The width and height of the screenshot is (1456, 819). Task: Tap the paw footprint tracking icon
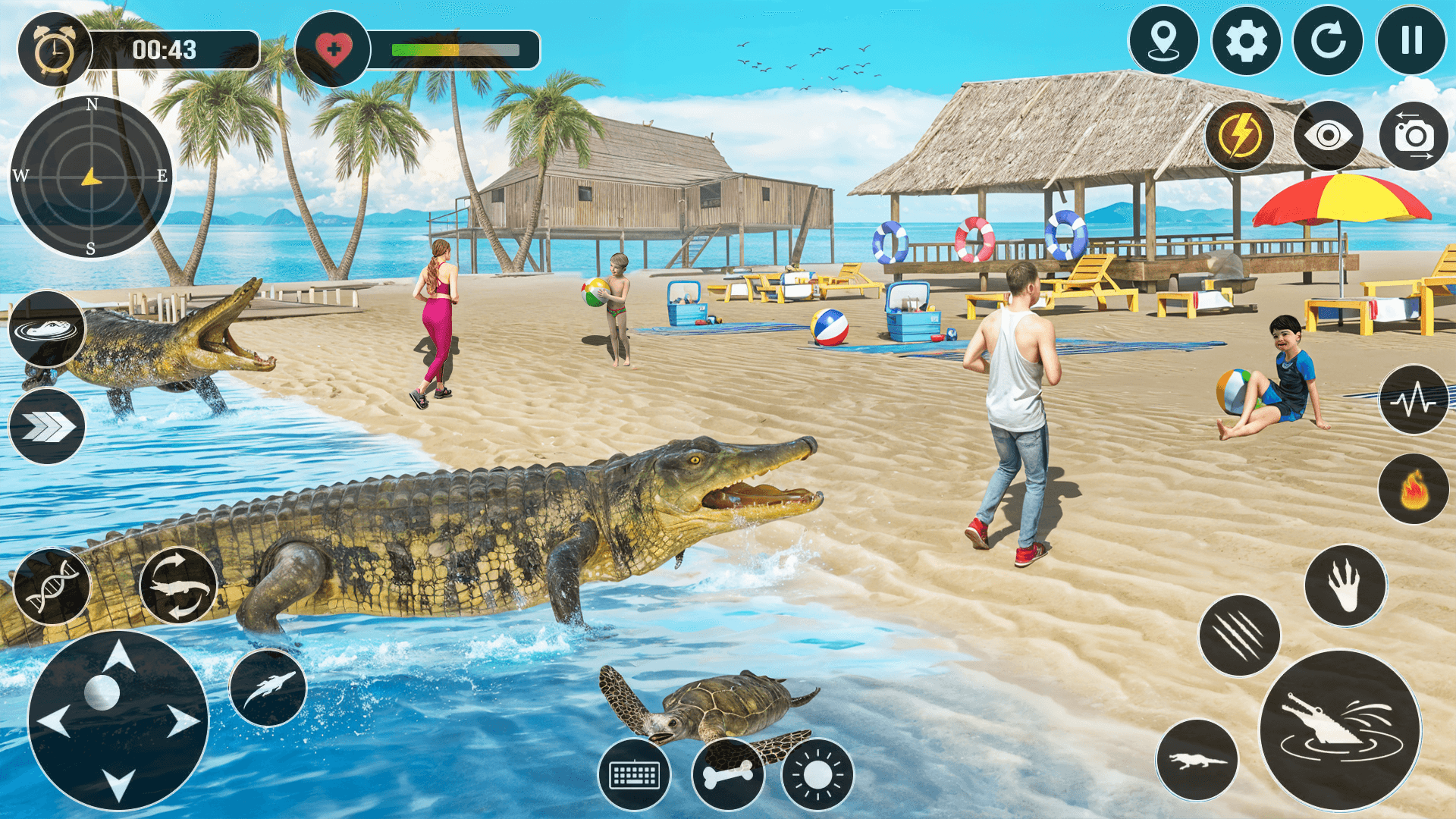(1346, 586)
